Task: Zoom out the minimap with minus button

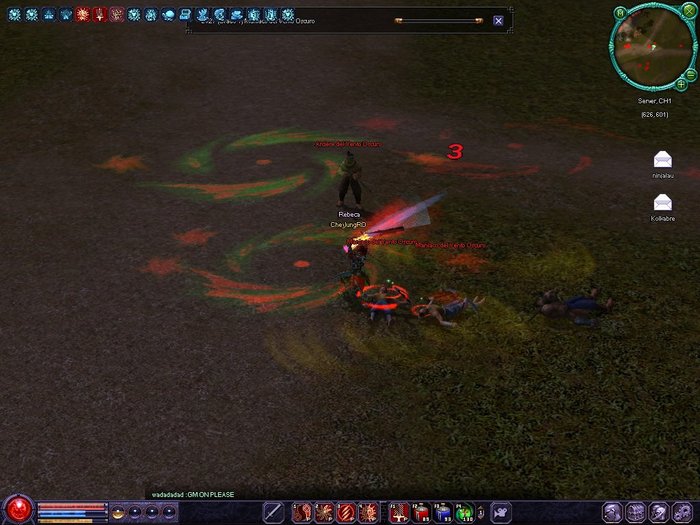Action: [692, 76]
